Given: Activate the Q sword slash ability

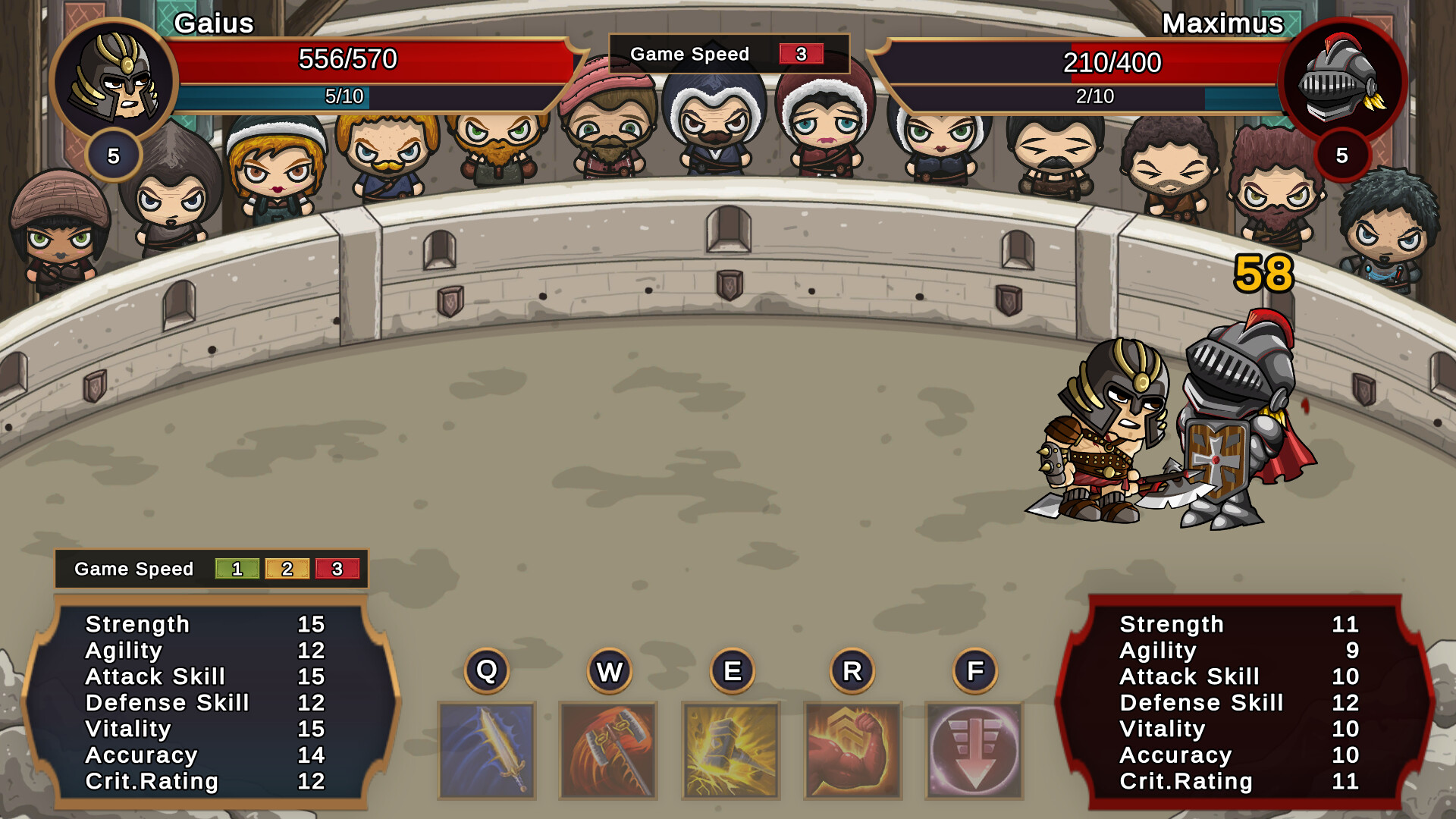Looking at the screenshot, I should pos(486,751).
